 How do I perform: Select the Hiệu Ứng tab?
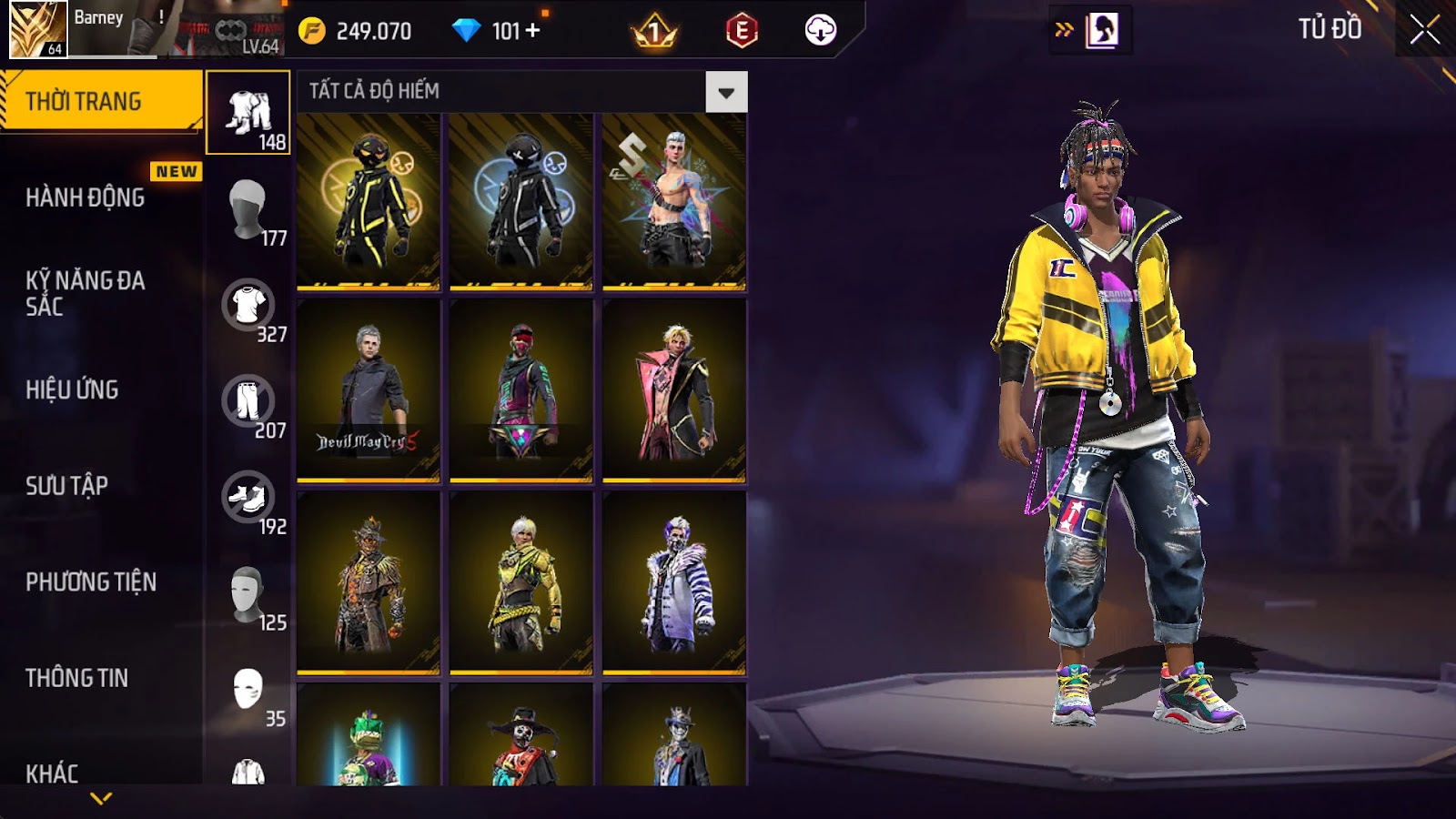pos(72,389)
